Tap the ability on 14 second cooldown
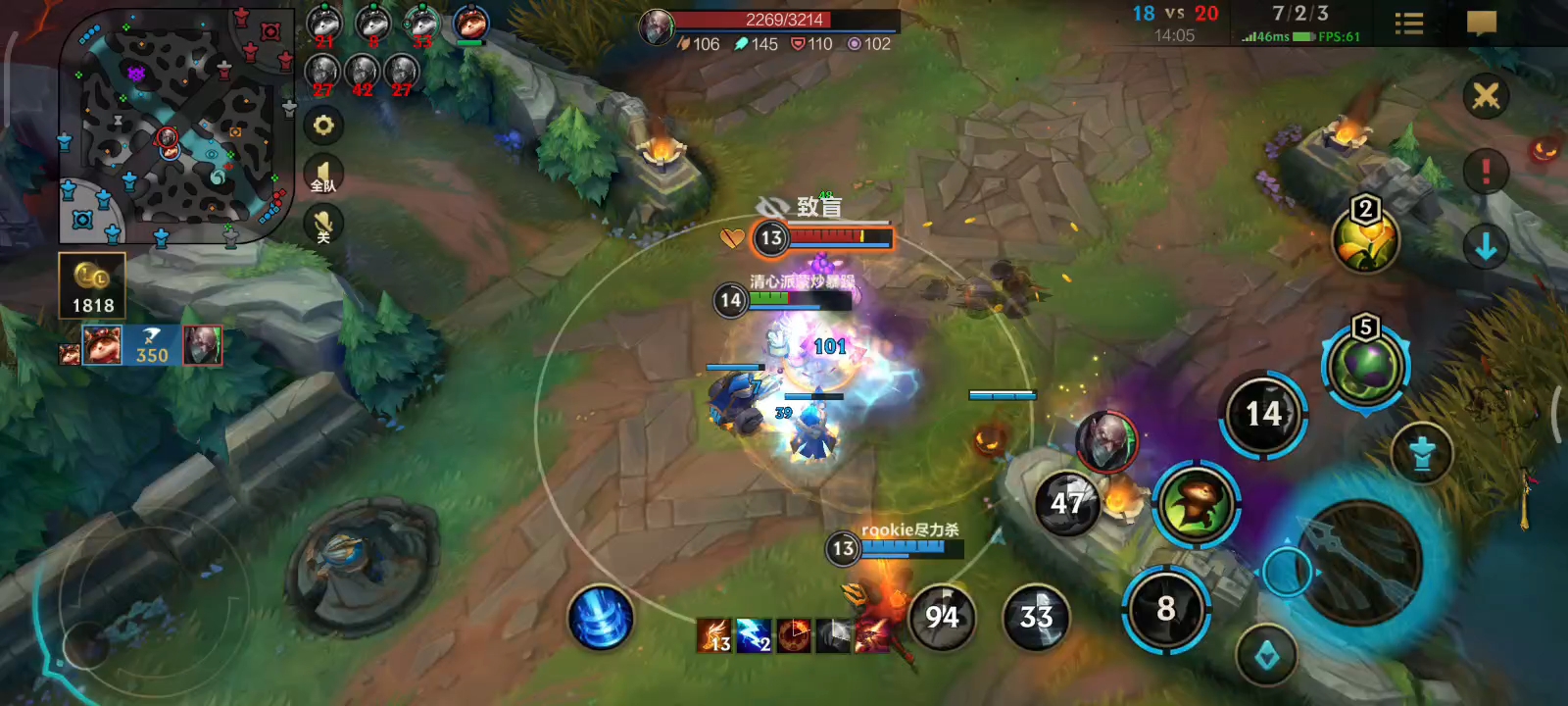 coord(1263,414)
